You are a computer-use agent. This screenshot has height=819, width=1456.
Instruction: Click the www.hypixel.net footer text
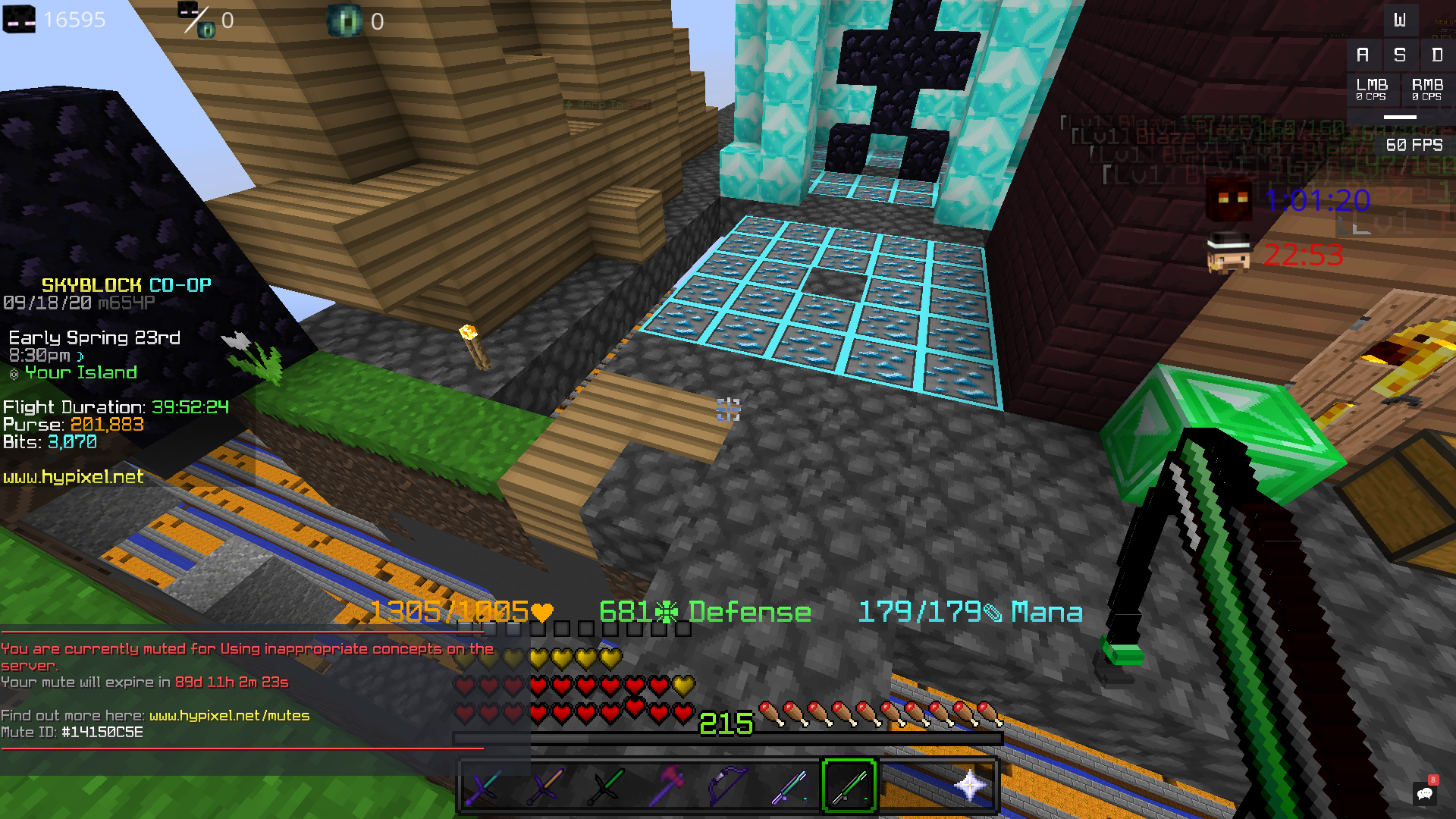pyautogui.click(x=72, y=478)
